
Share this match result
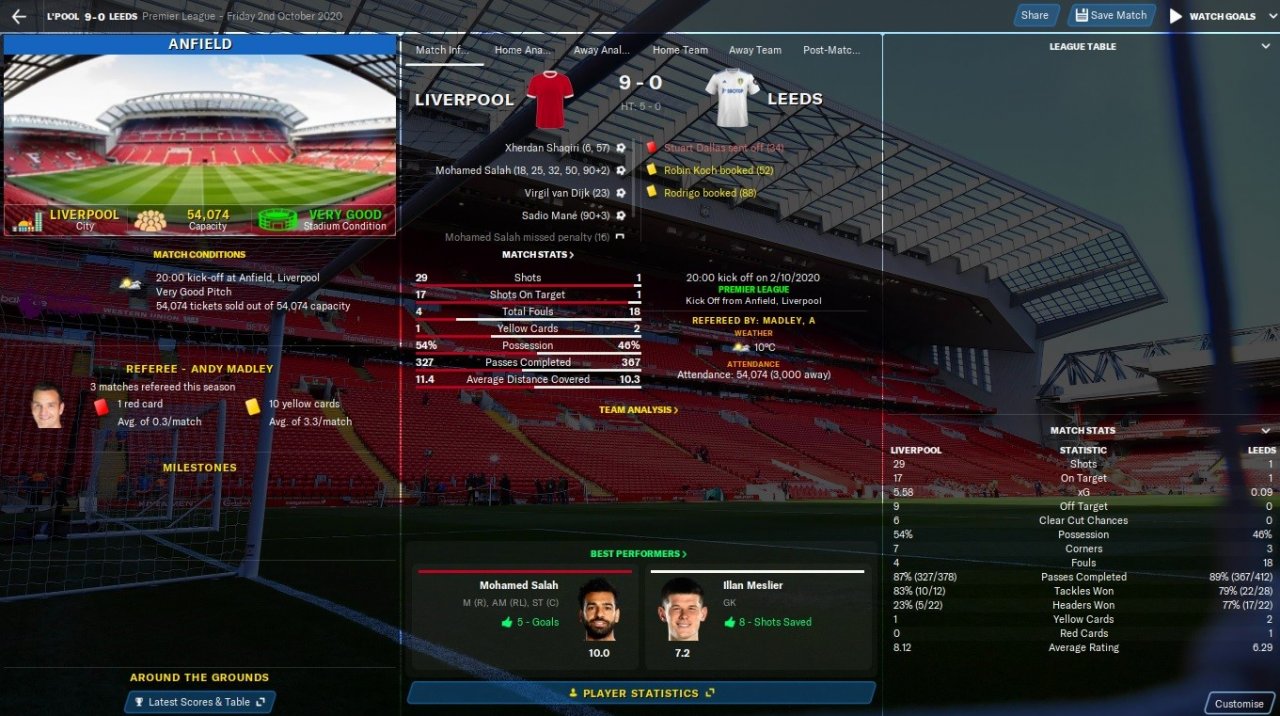point(1034,15)
